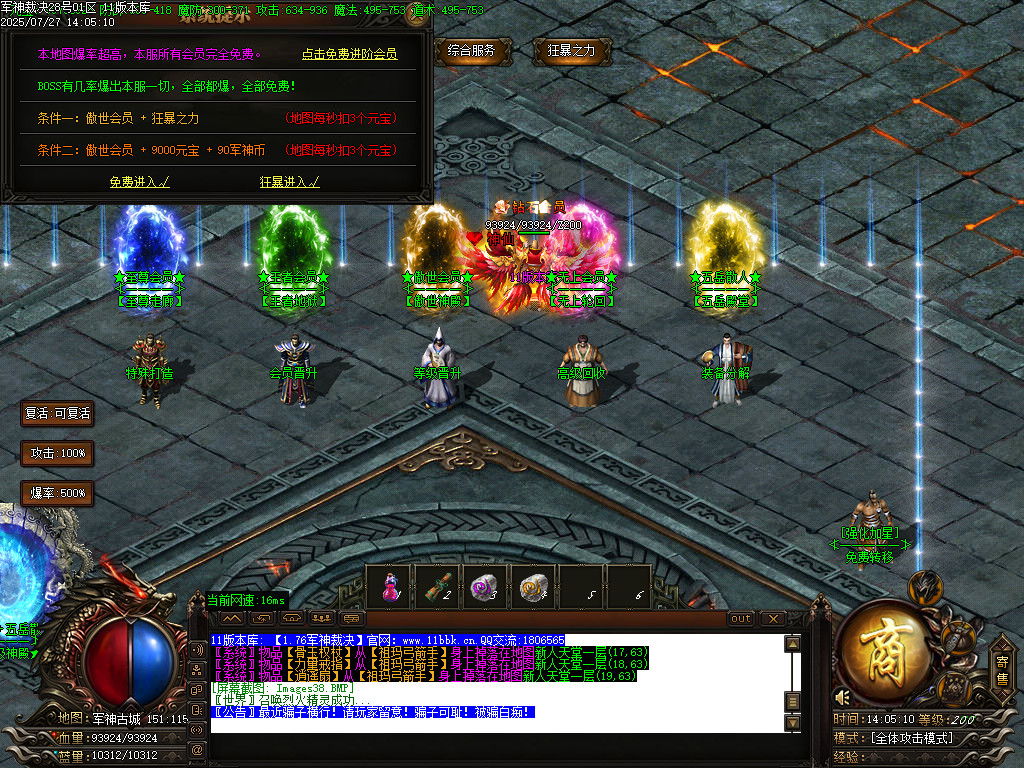Viewport: 1024px width, 768px height.
Task: Choose 免费进入 in the dialog
Action: (x=139, y=182)
